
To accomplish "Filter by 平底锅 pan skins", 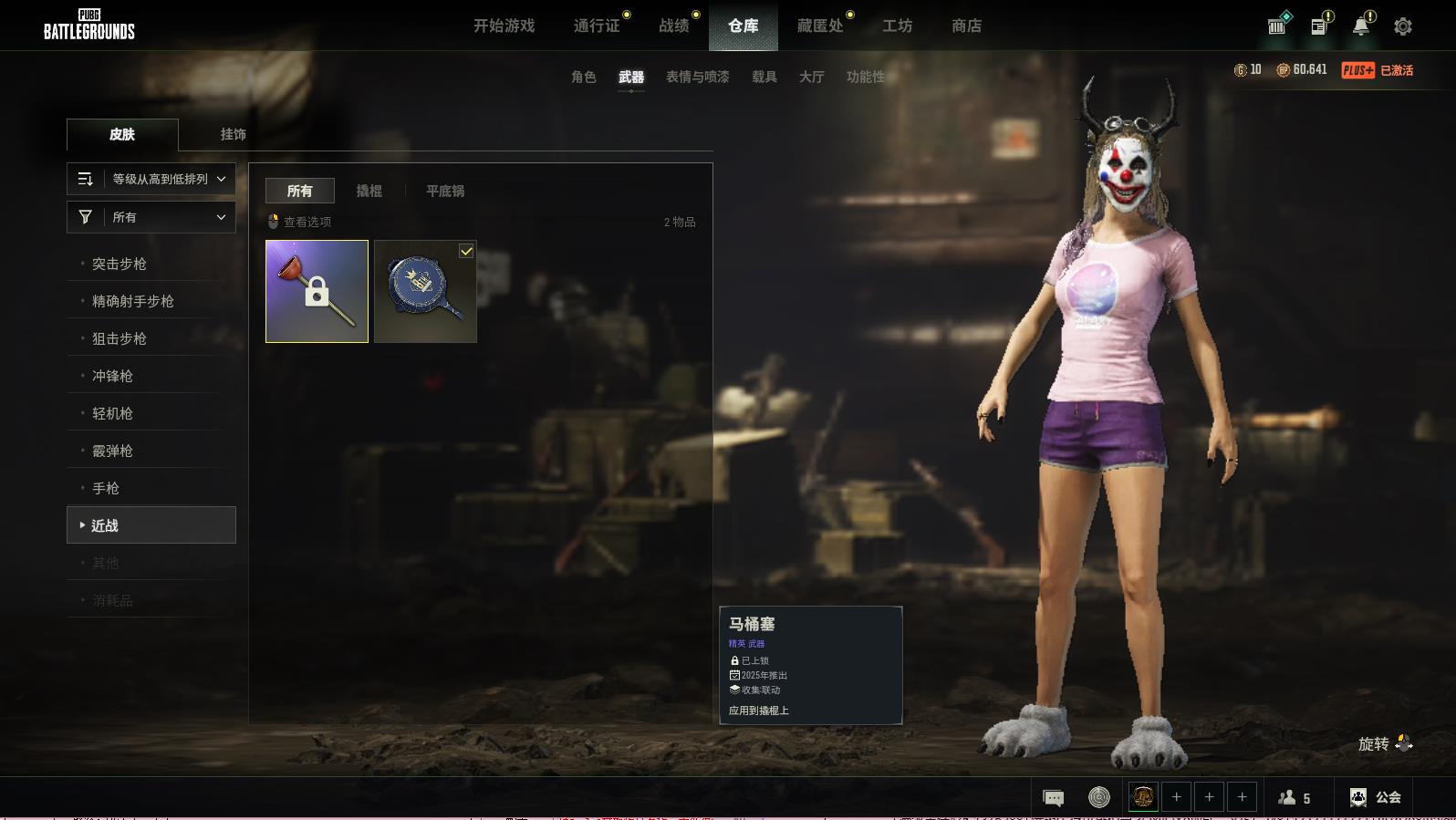I will pos(445,191).
